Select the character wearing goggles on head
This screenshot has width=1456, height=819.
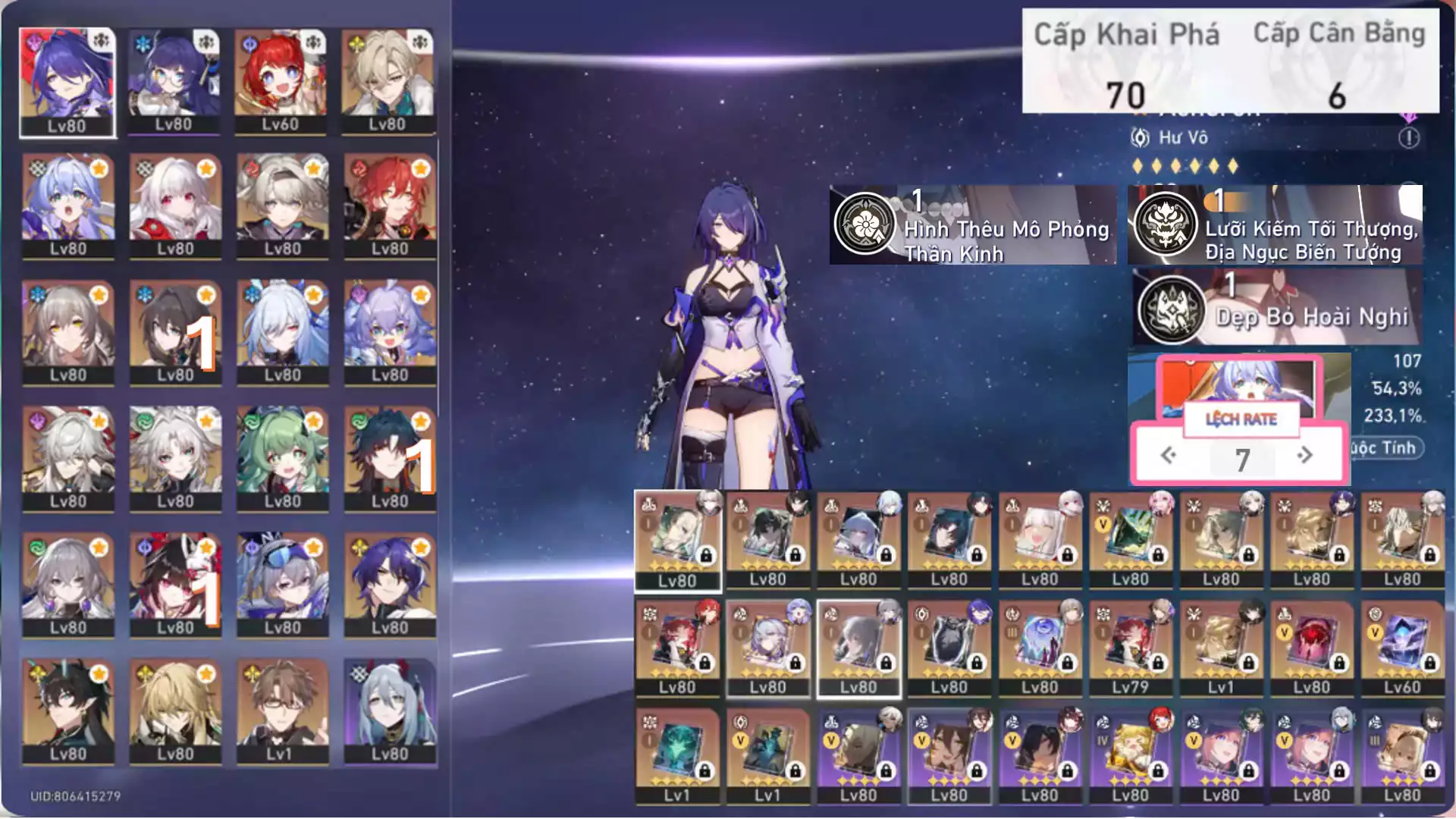(282, 585)
